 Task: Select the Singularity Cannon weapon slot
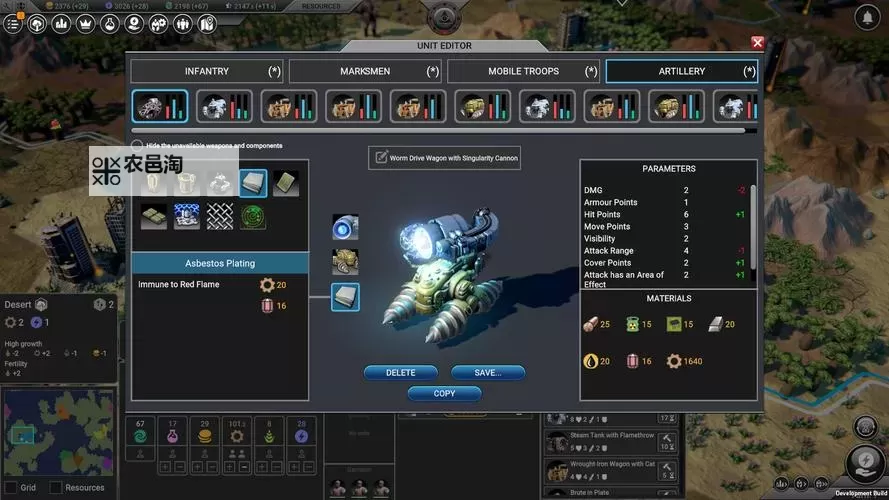click(x=346, y=227)
